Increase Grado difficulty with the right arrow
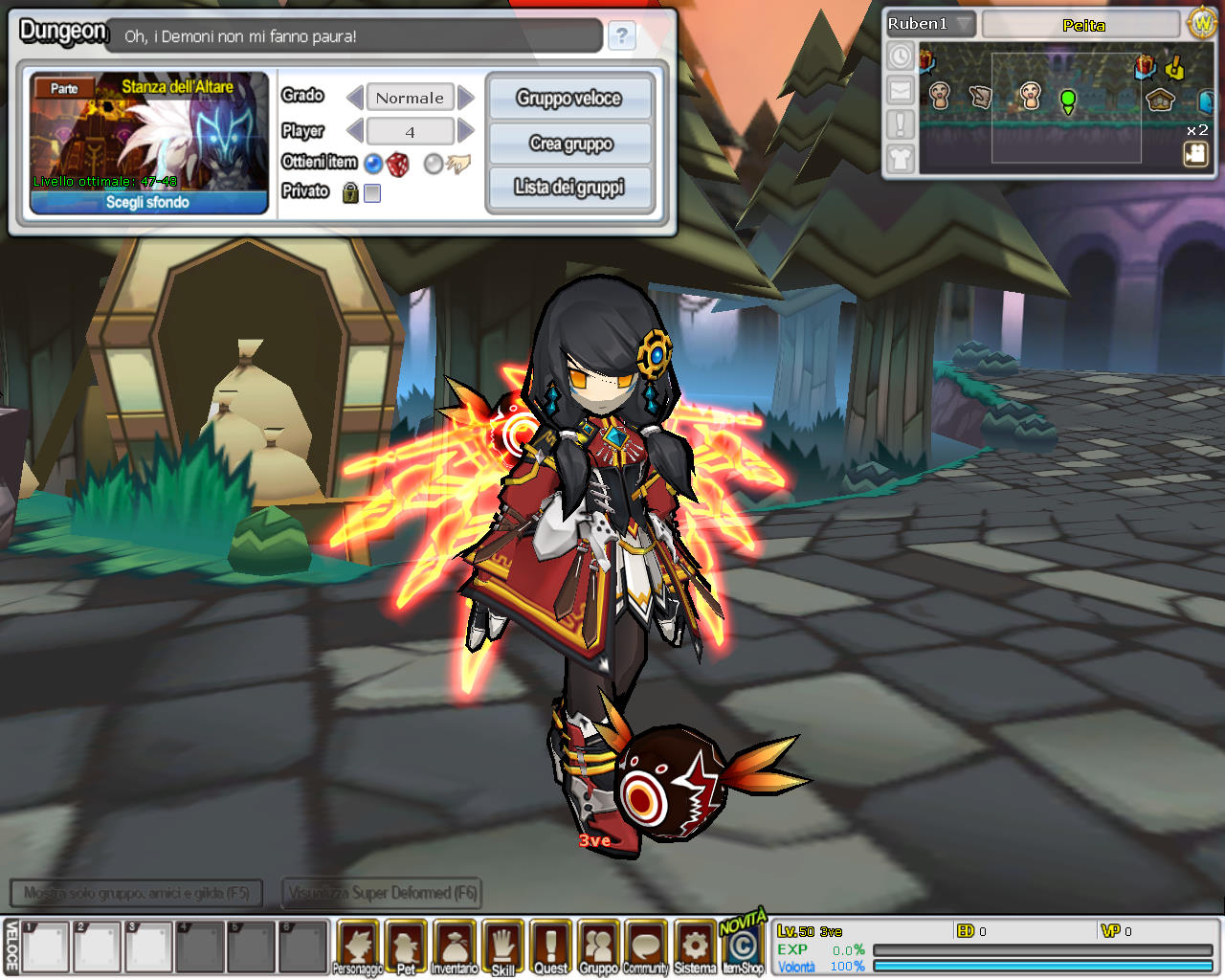 point(466,98)
